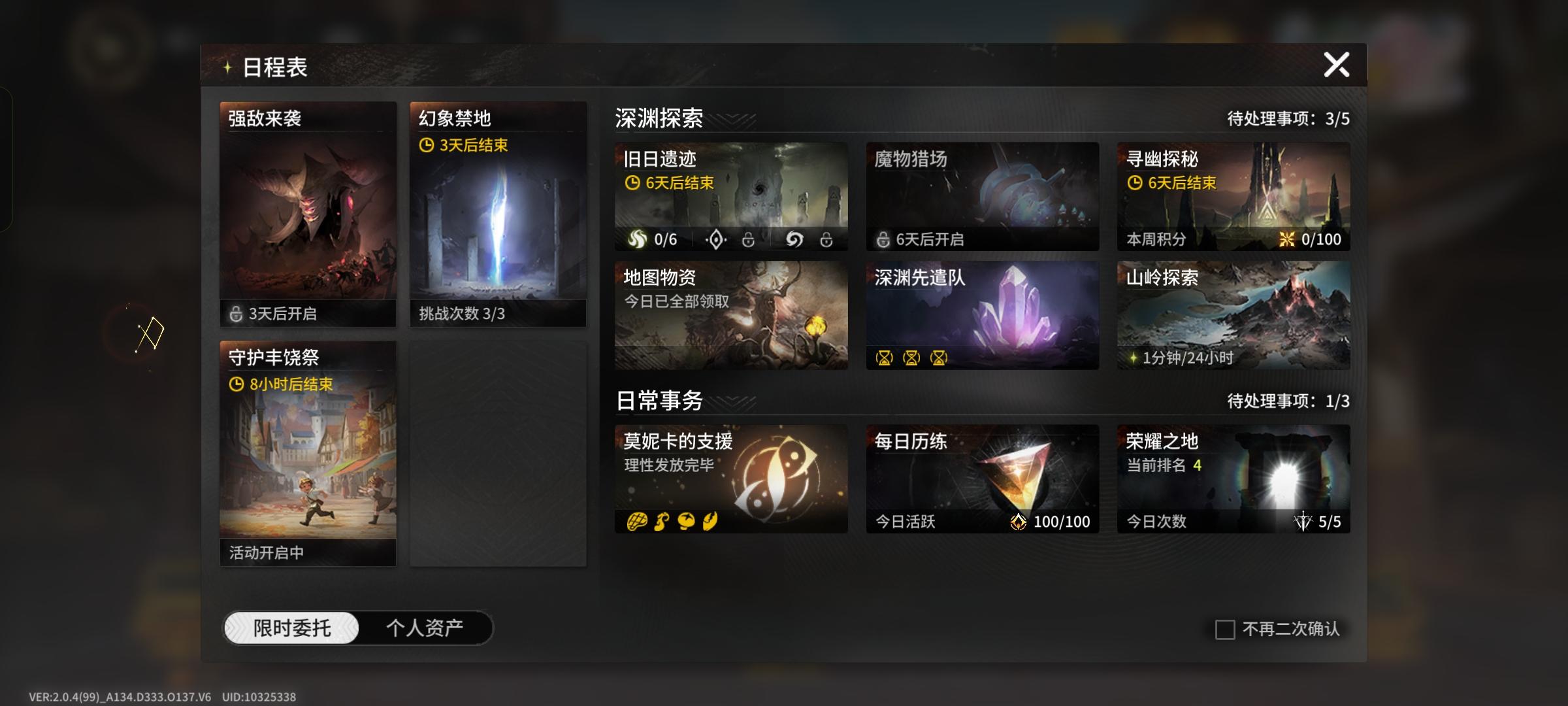Click the diamond eye icon in 旧日遗迹
Viewport: 1568px width, 706px height.
(717, 240)
